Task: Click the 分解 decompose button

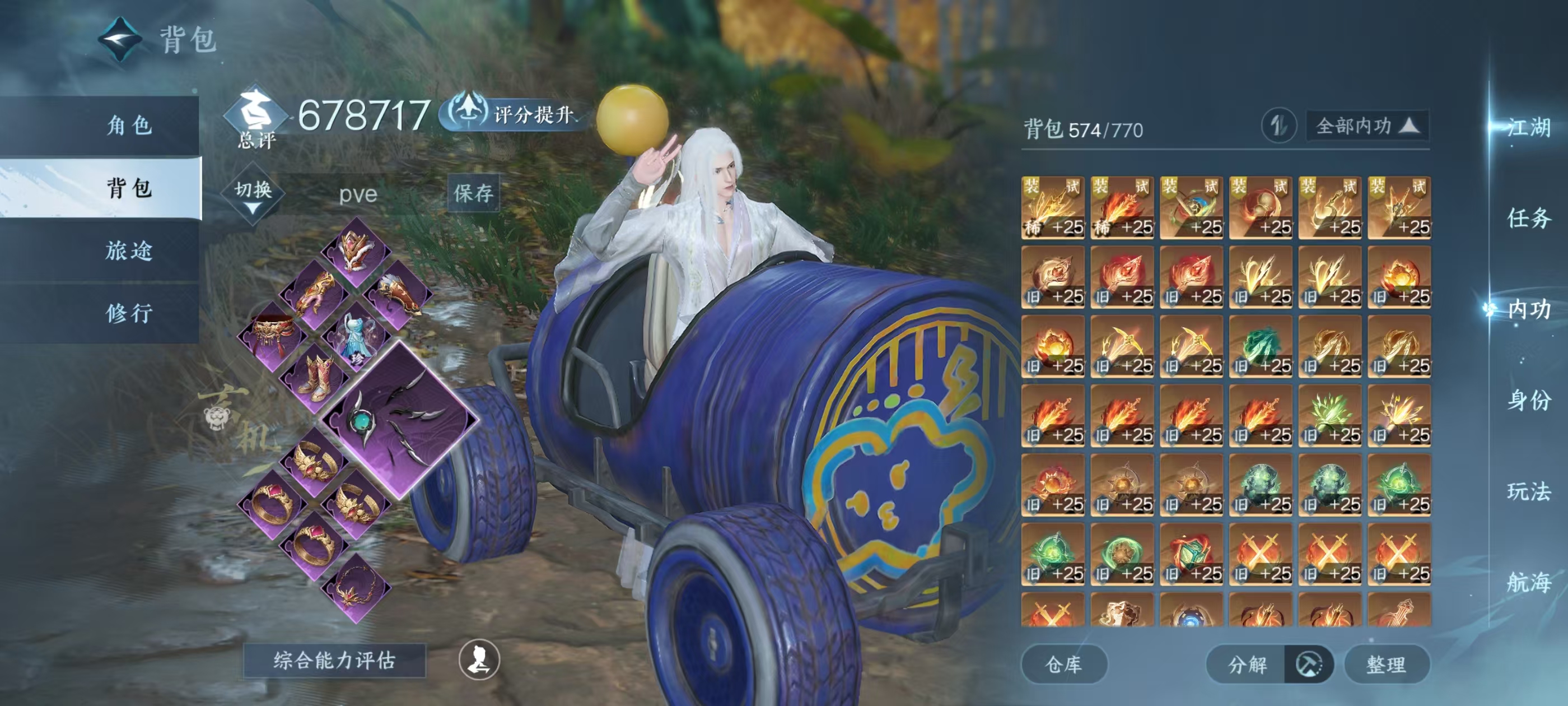Action: pyautogui.click(x=1247, y=664)
